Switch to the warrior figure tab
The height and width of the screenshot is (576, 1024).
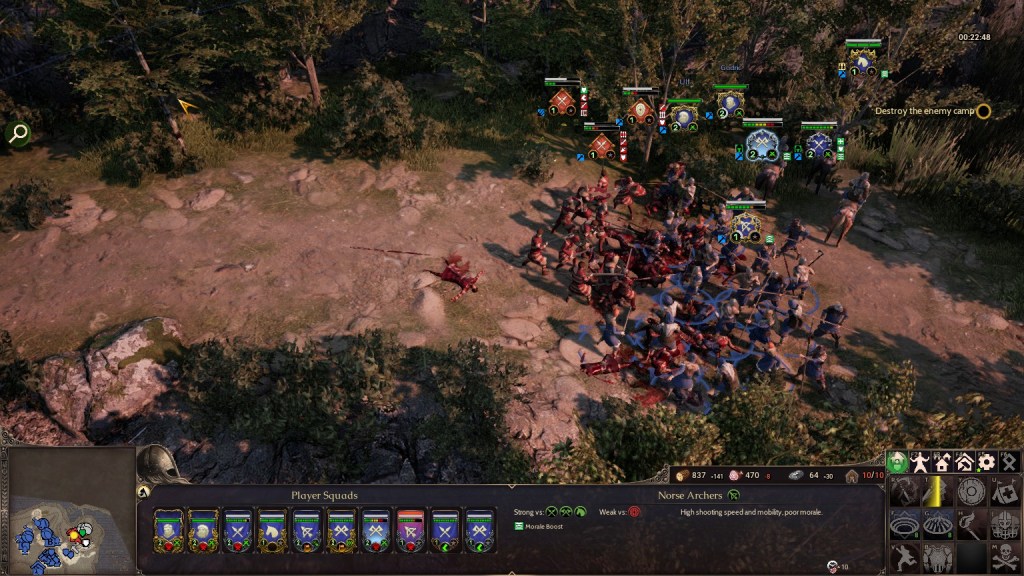[920, 462]
